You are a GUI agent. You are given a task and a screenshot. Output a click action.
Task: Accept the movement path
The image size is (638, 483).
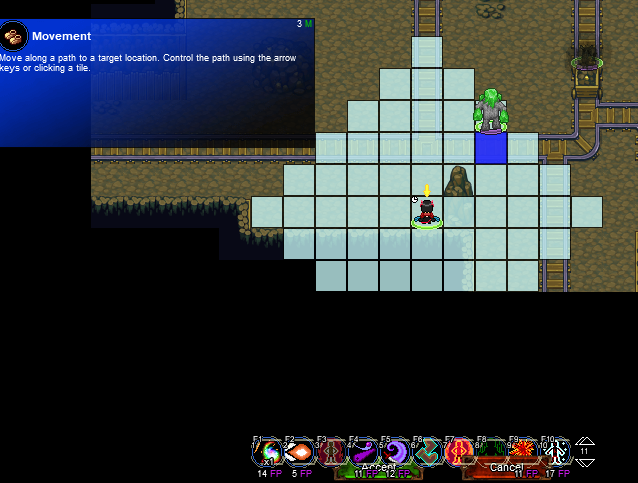(378, 467)
